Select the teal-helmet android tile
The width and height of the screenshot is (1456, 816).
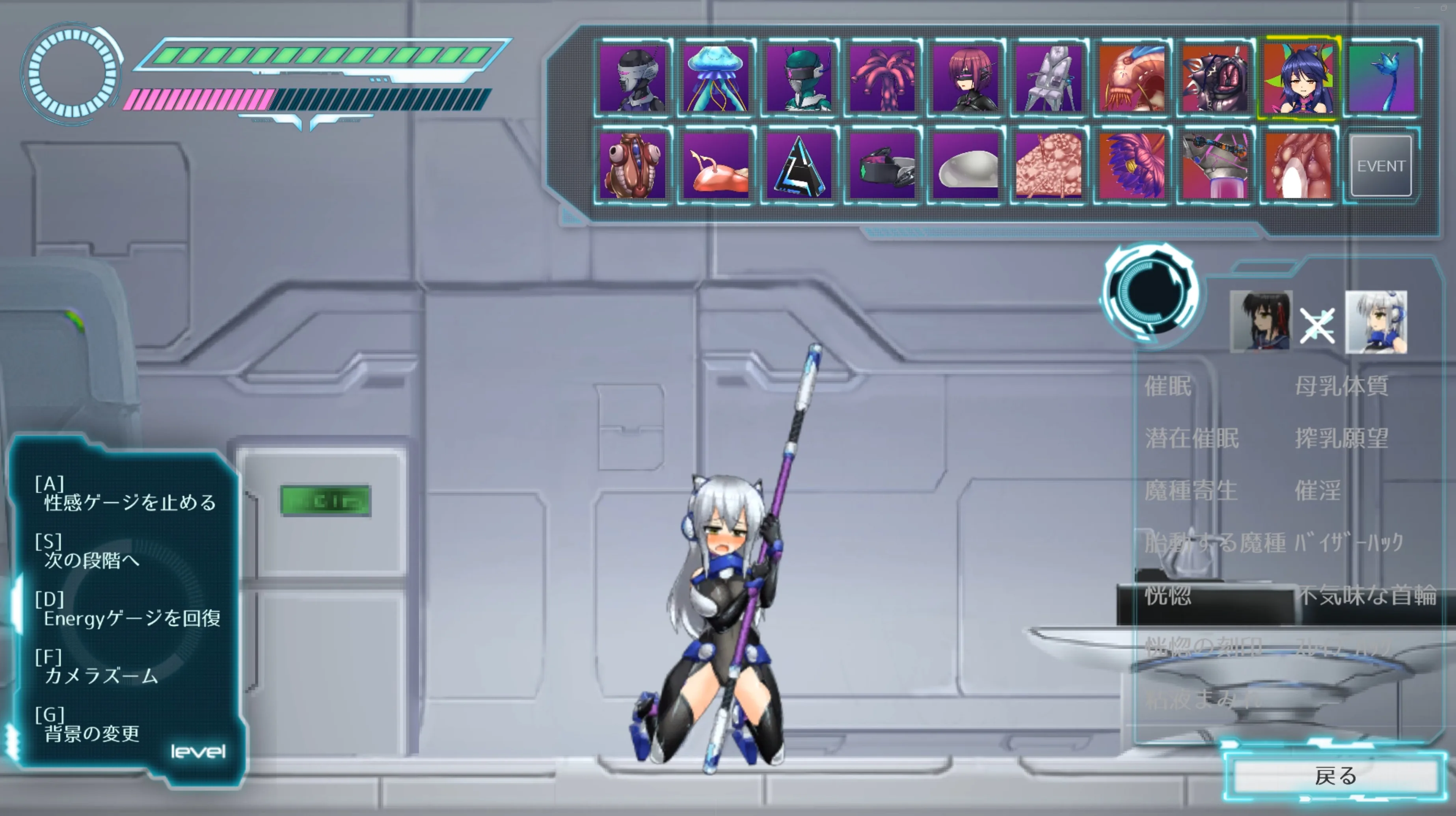(799, 79)
